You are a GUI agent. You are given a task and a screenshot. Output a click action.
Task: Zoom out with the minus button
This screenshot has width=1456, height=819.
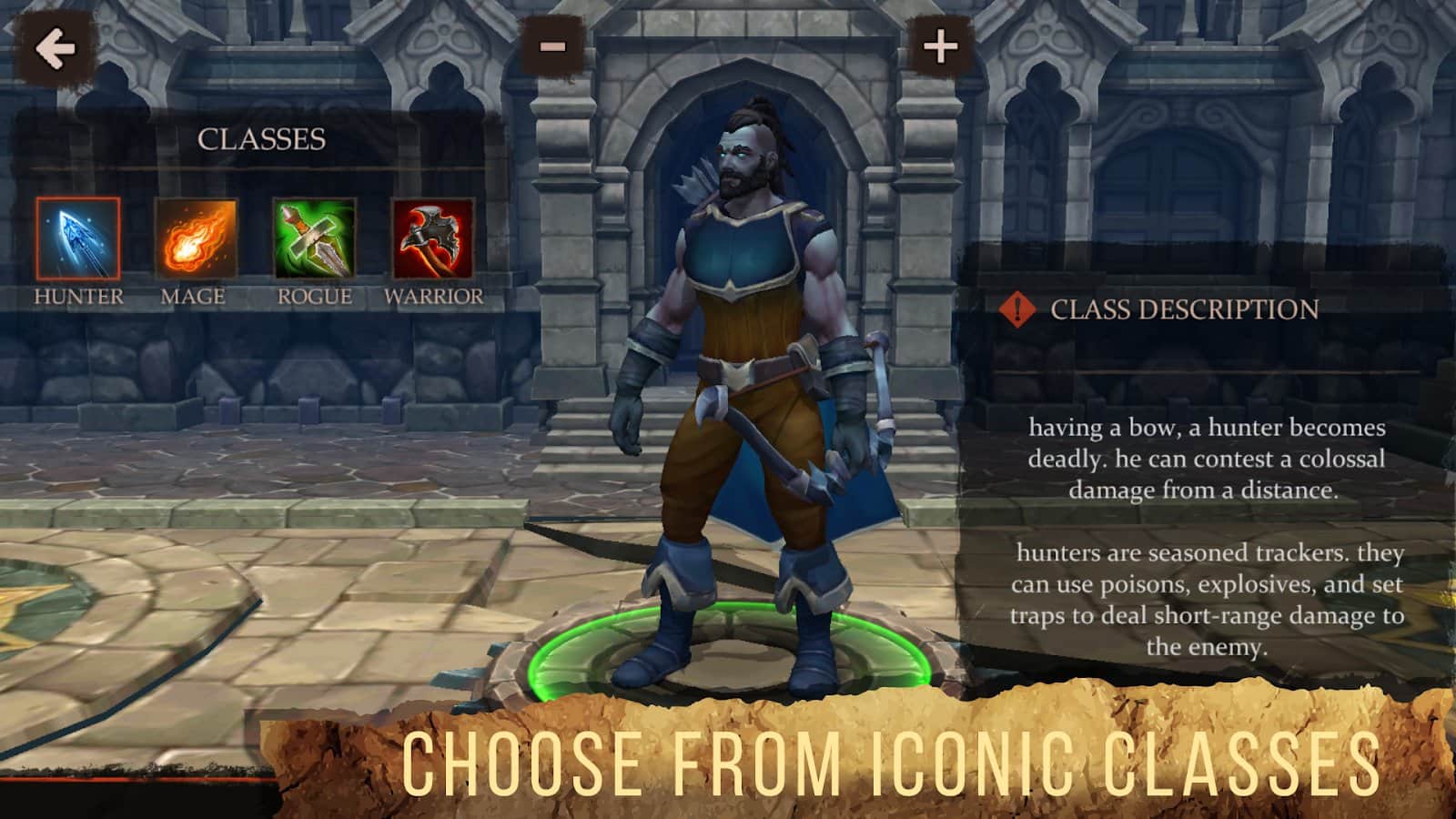pyautogui.click(x=552, y=46)
